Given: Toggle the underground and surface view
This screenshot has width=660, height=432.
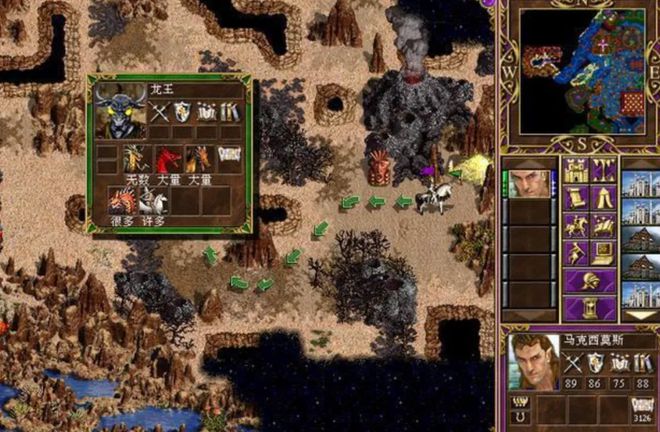Looking at the screenshot, I should coord(603,170).
